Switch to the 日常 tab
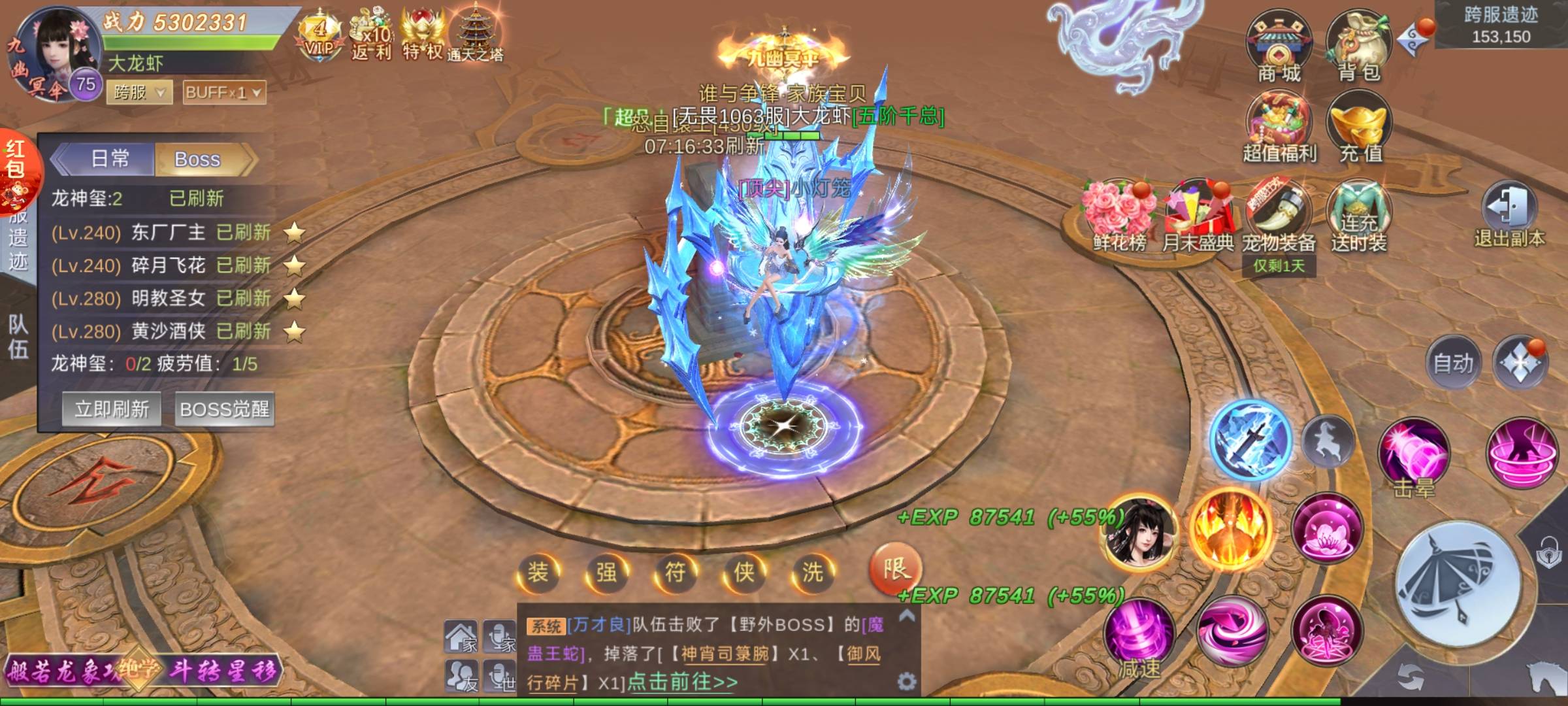Screen dimensions: 1568x706 [x=108, y=159]
